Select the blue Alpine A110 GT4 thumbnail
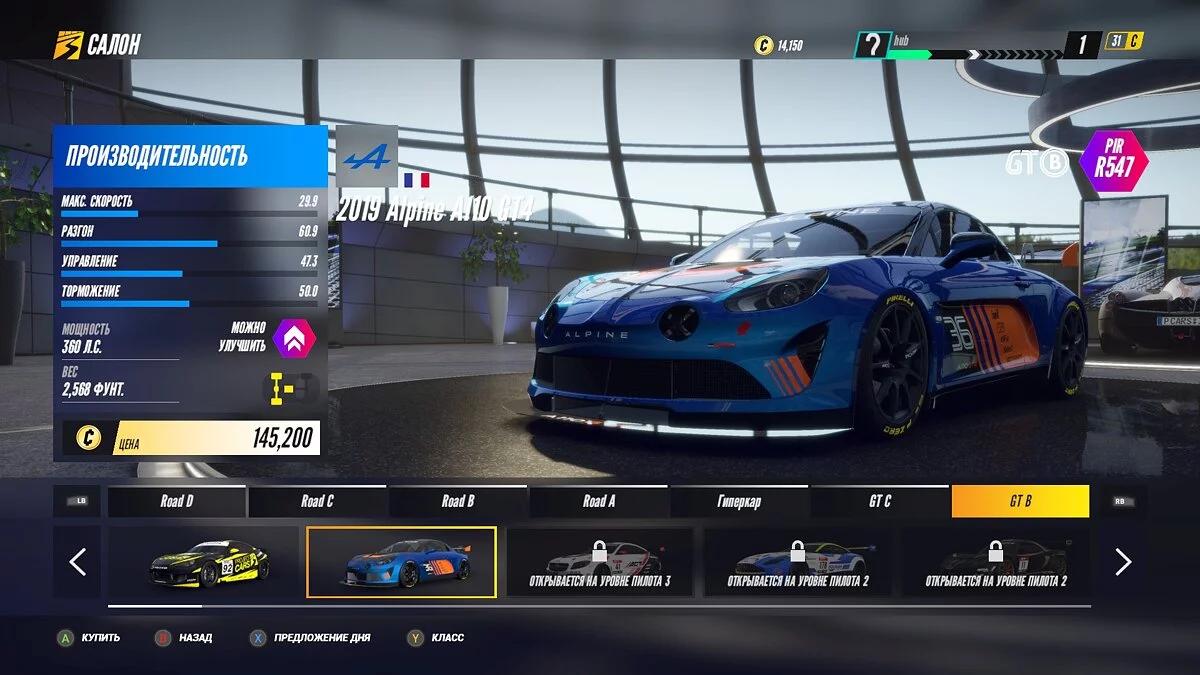 click(401, 562)
